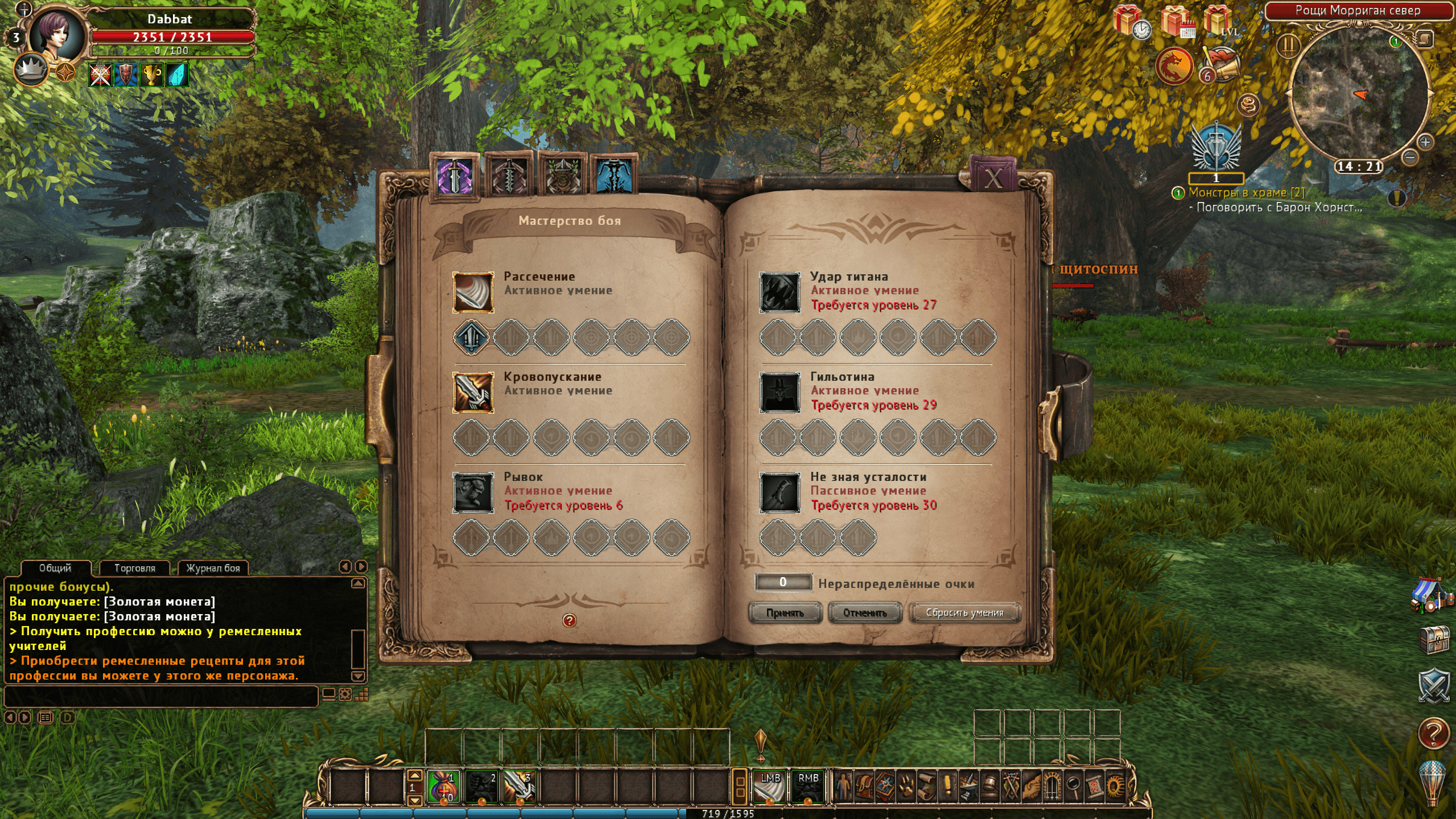Image resolution: width=1456 pixels, height=819 pixels.
Task: Zoom in the minimap with plus
Action: click(x=1425, y=142)
